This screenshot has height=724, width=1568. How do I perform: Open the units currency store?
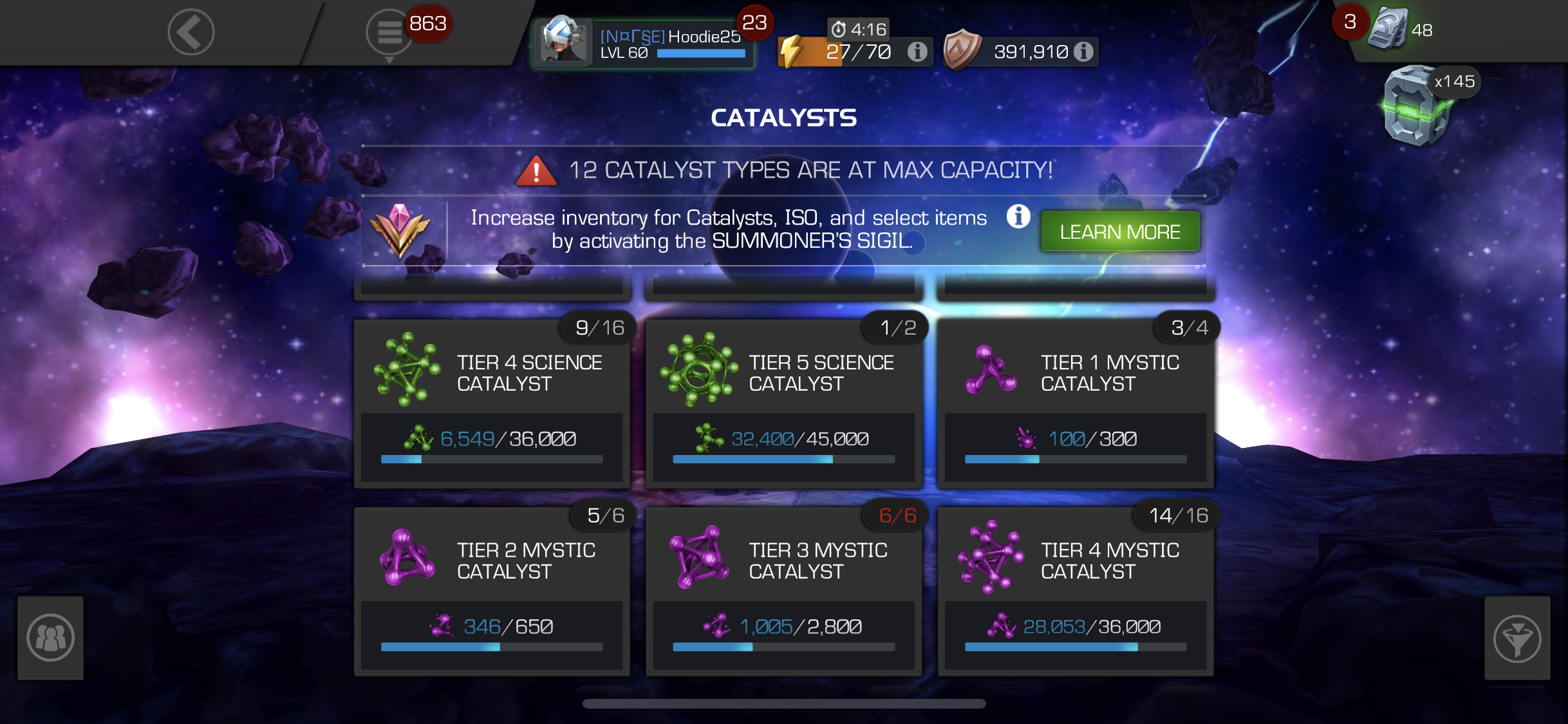point(1390,30)
